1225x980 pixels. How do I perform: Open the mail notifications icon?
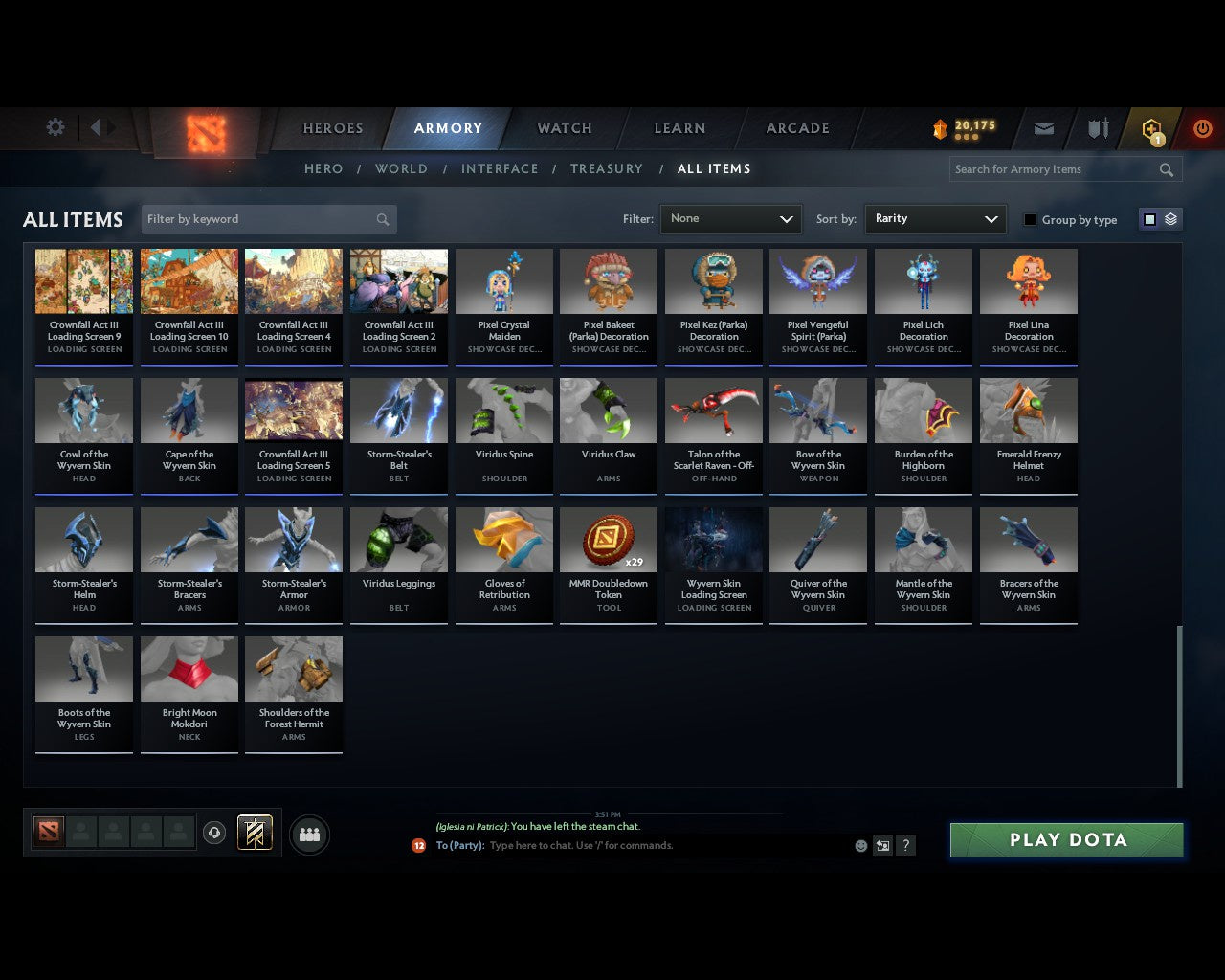[x=1043, y=128]
